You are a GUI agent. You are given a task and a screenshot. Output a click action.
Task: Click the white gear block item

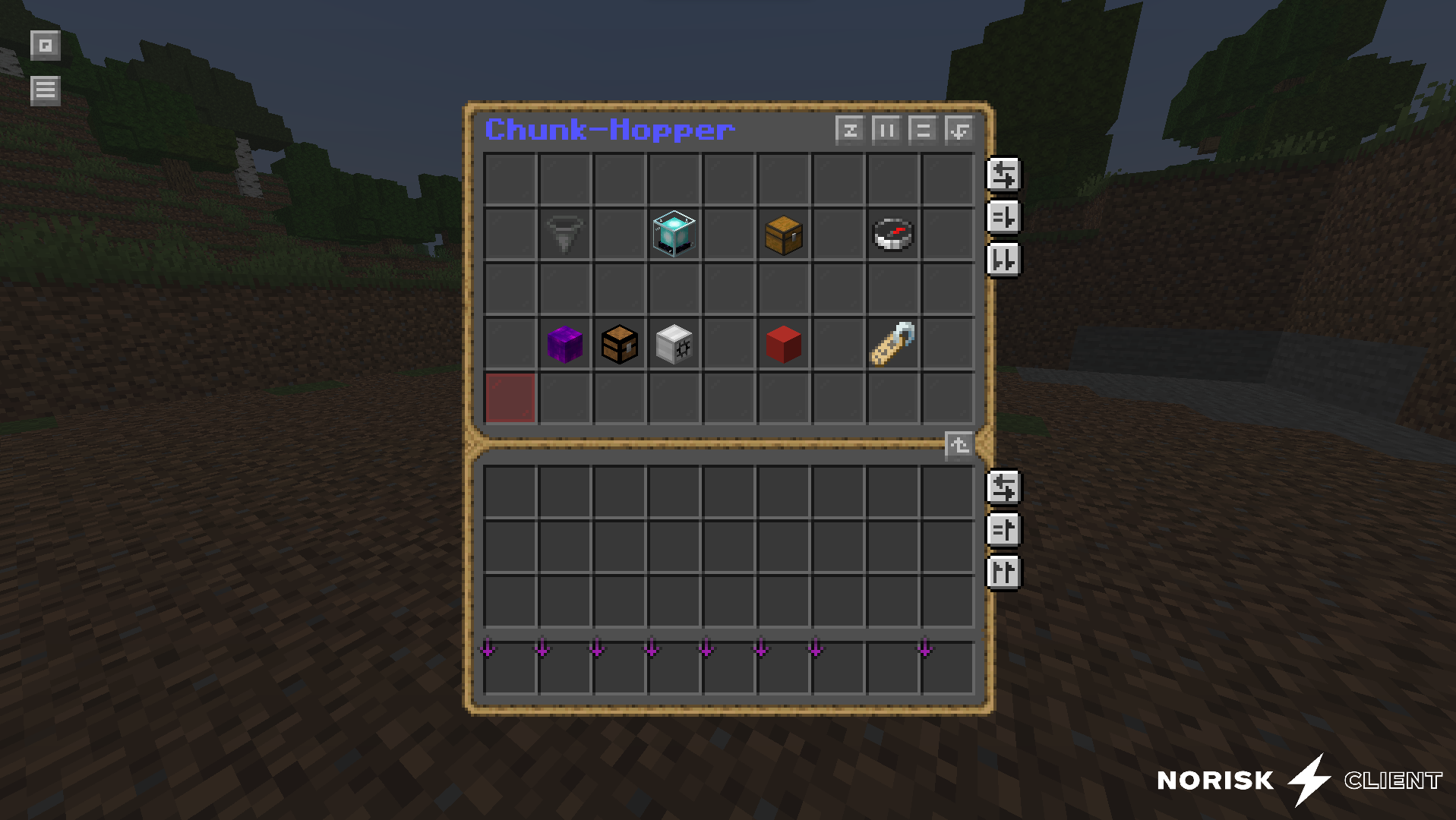(674, 344)
